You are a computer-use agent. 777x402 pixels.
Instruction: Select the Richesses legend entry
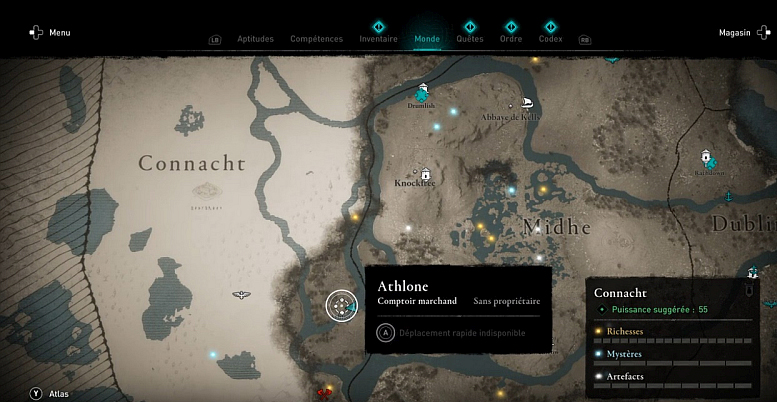point(625,330)
